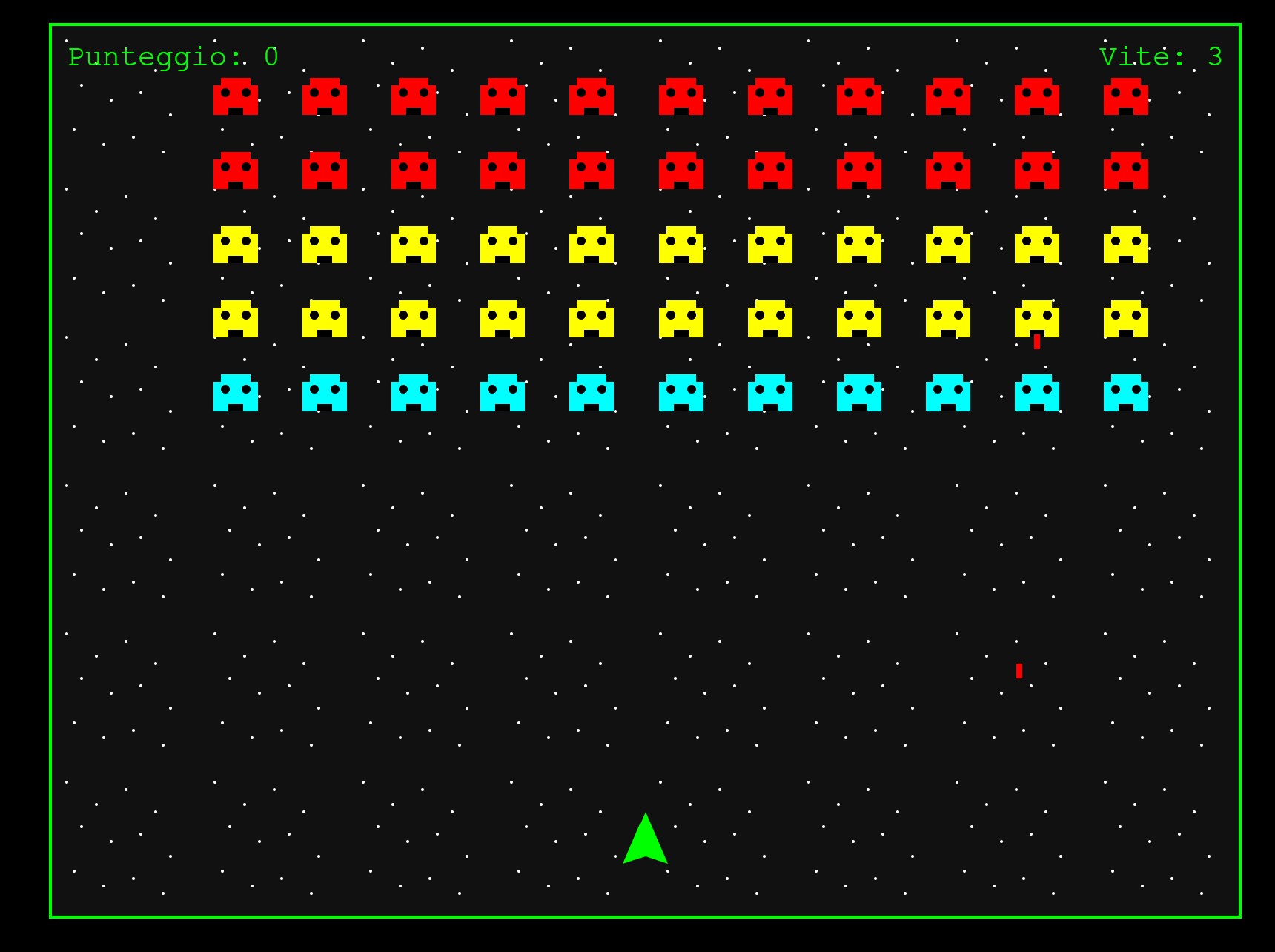The width and height of the screenshot is (1275, 952).
Task: Select the rightmost yellow alien in fourth row
Action: (x=1127, y=319)
